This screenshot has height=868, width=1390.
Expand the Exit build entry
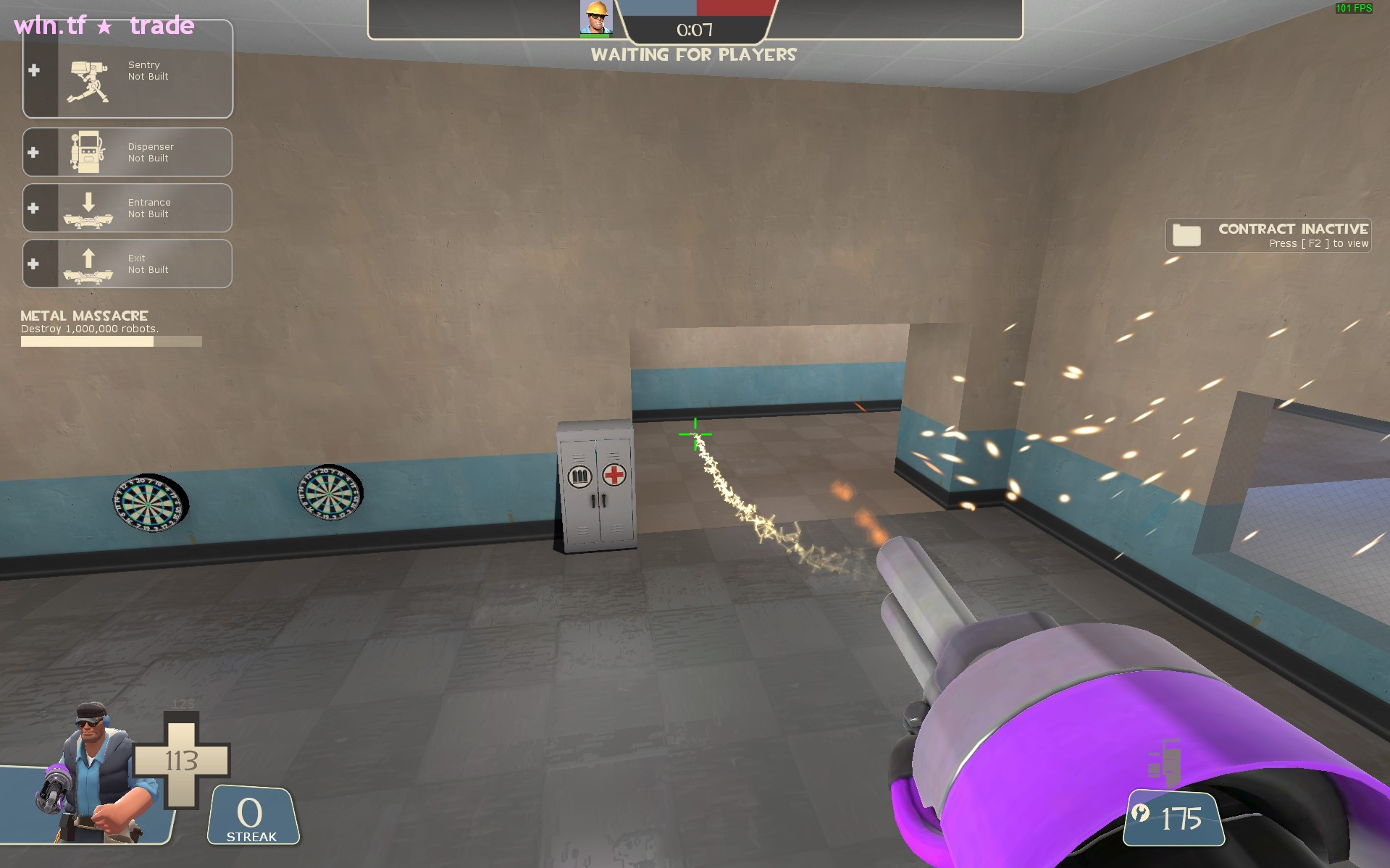coord(33,264)
